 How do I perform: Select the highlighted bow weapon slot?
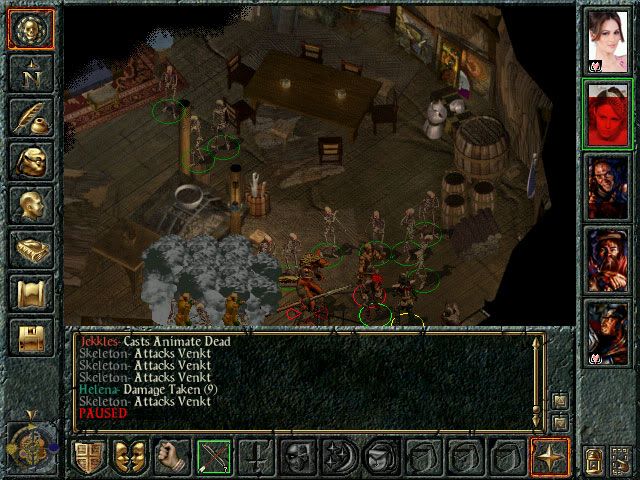click(x=214, y=457)
